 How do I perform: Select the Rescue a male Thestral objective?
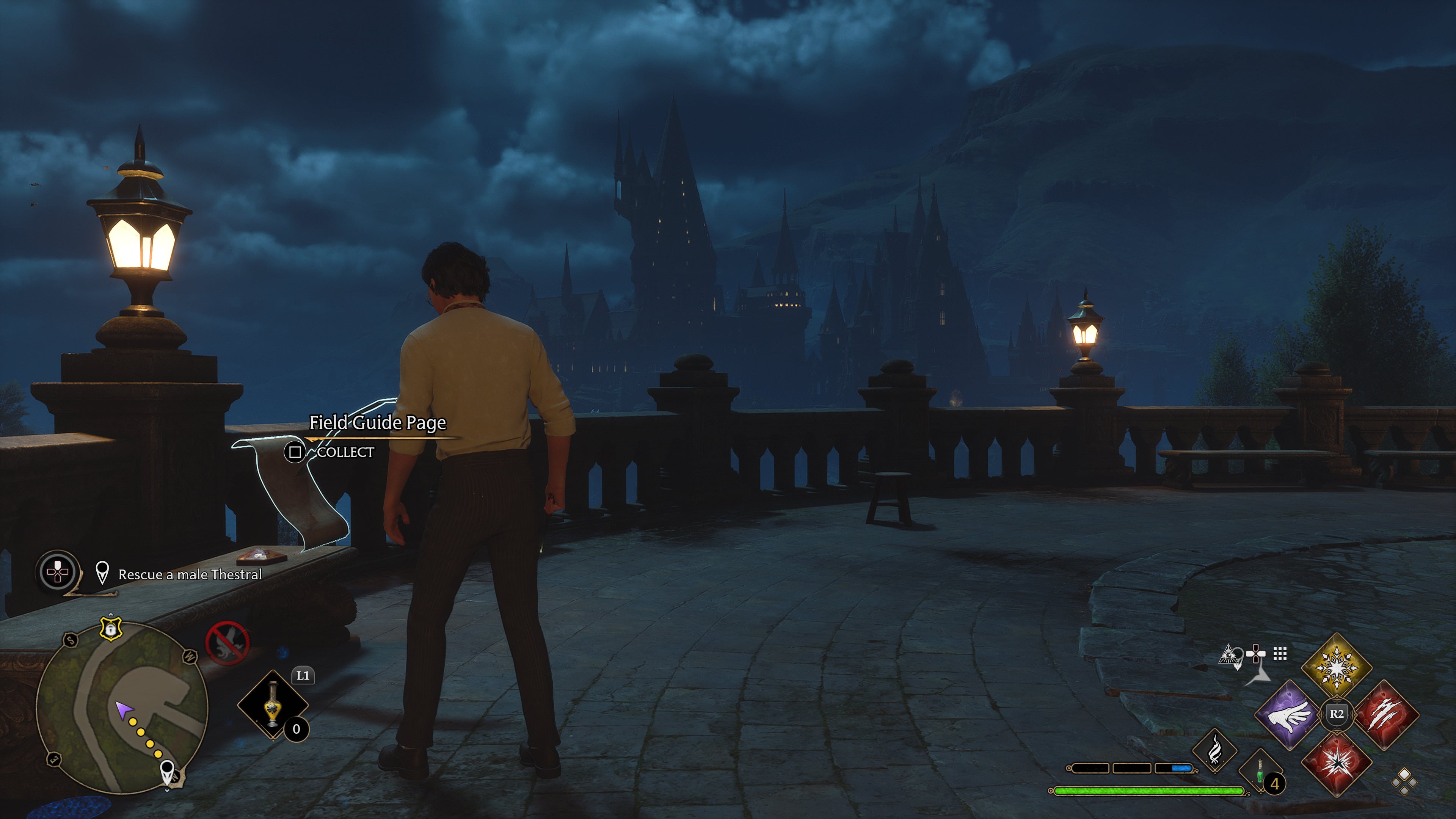tap(190, 574)
